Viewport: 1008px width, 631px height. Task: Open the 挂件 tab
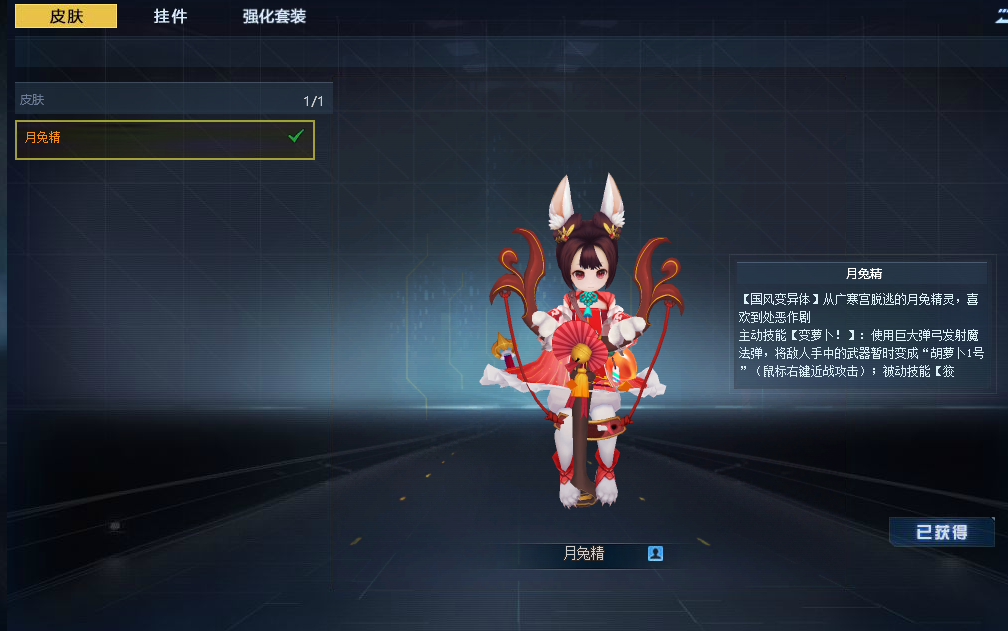[170, 16]
